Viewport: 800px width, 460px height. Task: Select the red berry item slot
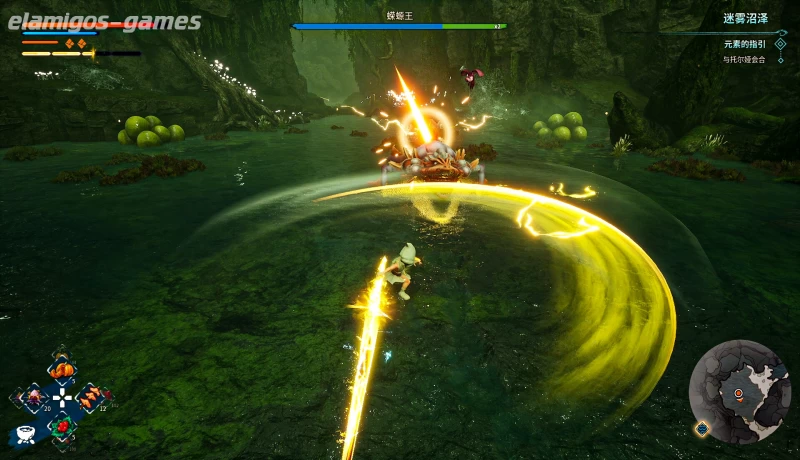[62, 426]
